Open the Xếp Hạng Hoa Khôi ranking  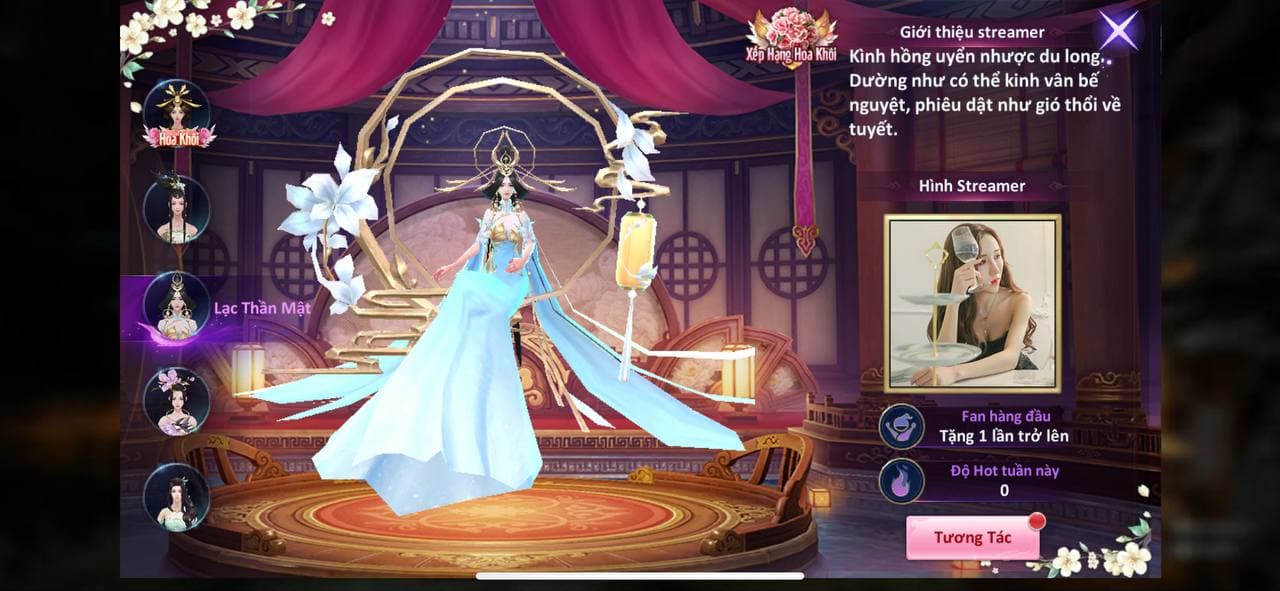pos(790,39)
